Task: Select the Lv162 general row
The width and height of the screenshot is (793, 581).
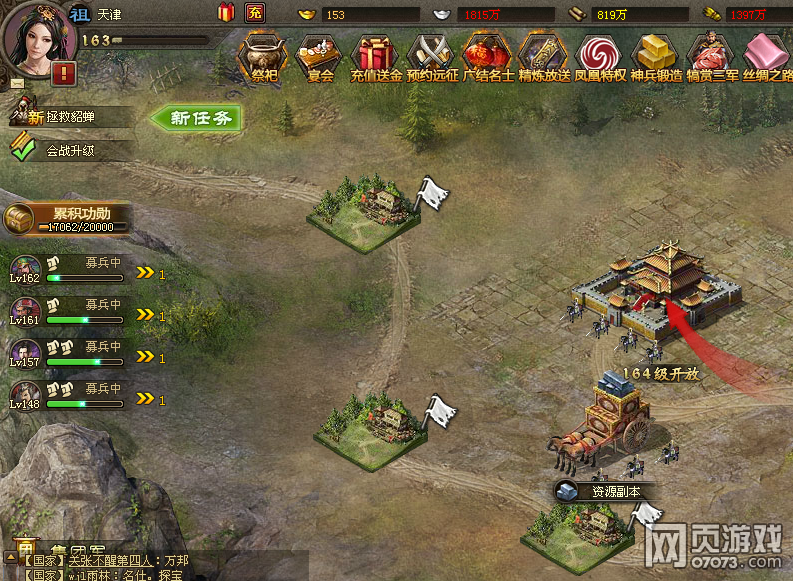Action: click(x=68, y=271)
